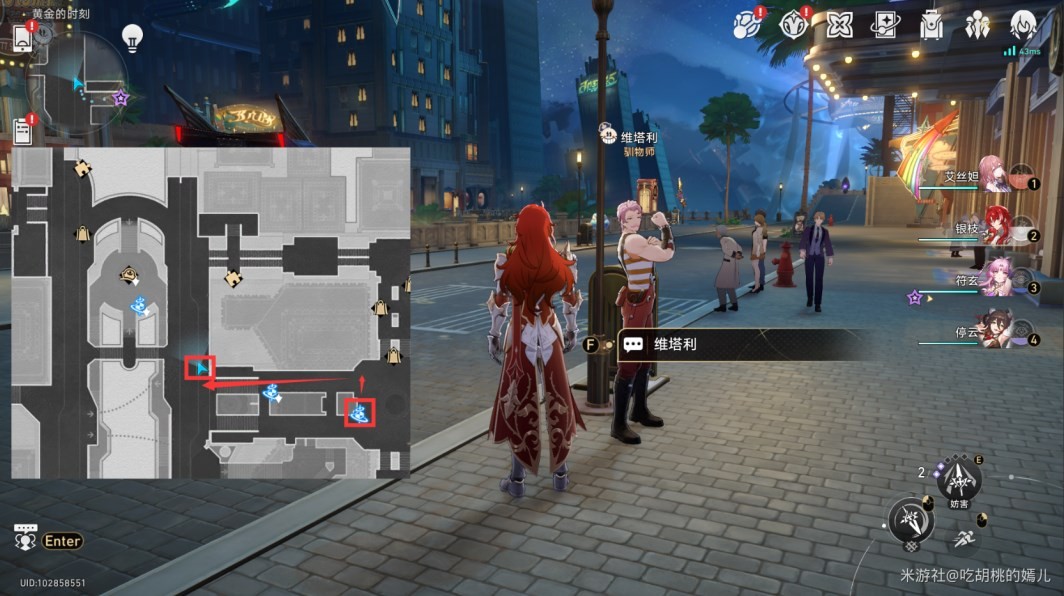Open the character head icon

point(1022,25)
